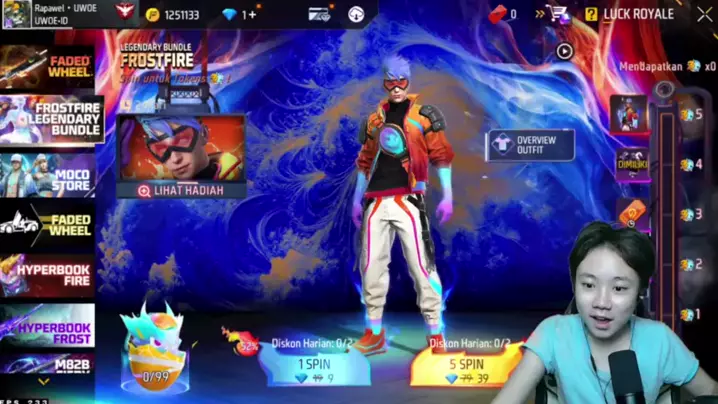Click the Lihat Hadiah button
The width and height of the screenshot is (718, 404).
tap(181, 190)
